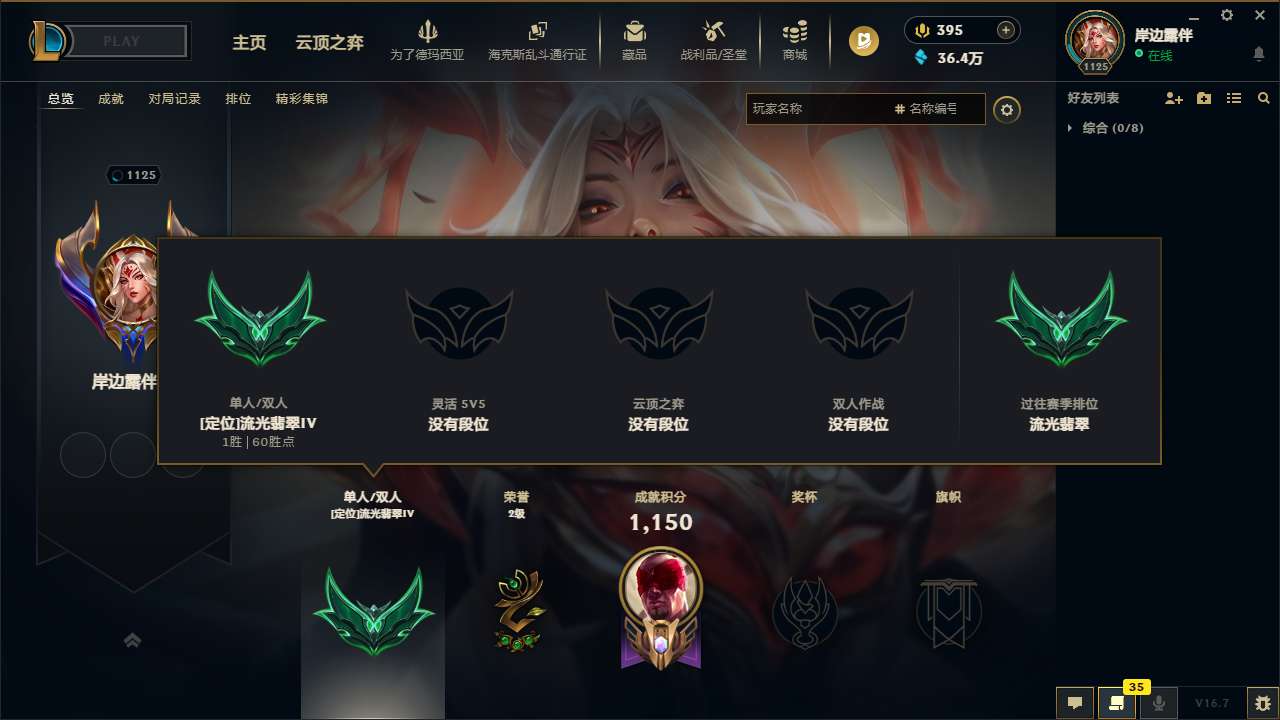Image resolution: width=1280 pixels, height=720 pixels.
Task: Open the search settings gear dropdown
Action: 1007,109
